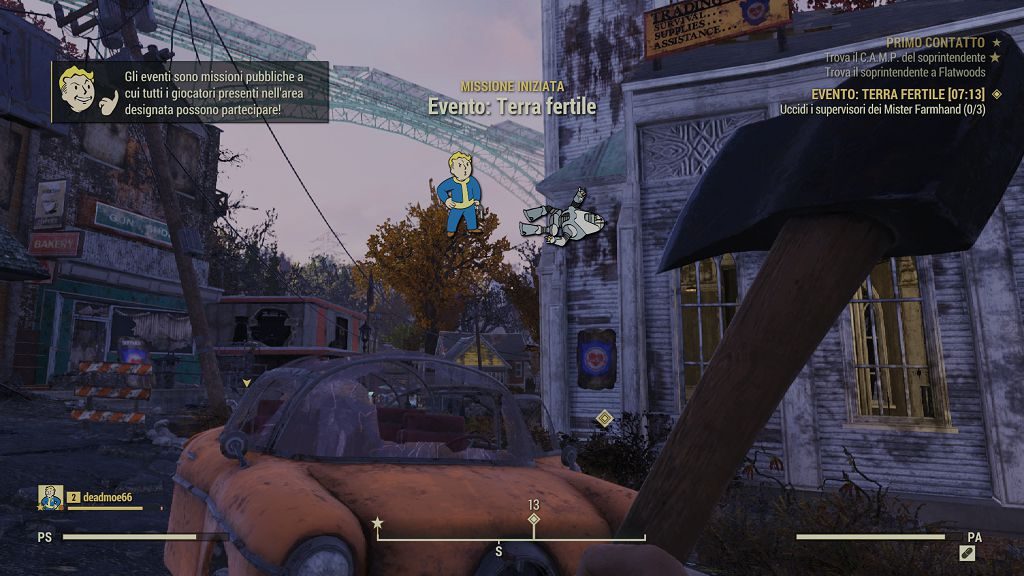Viewport: 1024px width, 576px height.
Task: Click the star marker on the compass
Action: click(377, 523)
